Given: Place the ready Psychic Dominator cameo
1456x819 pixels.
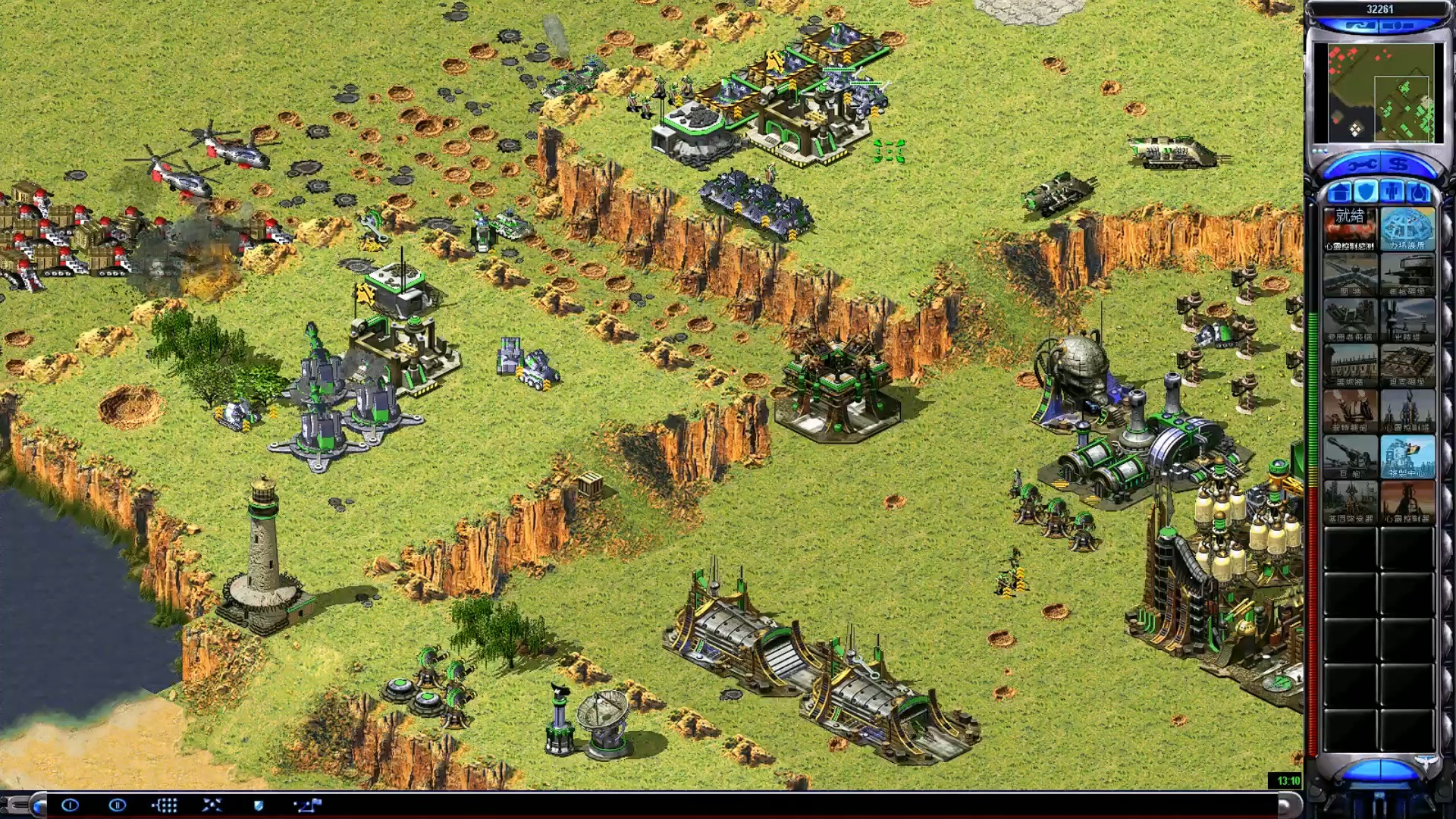Looking at the screenshot, I should (x=1350, y=228).
